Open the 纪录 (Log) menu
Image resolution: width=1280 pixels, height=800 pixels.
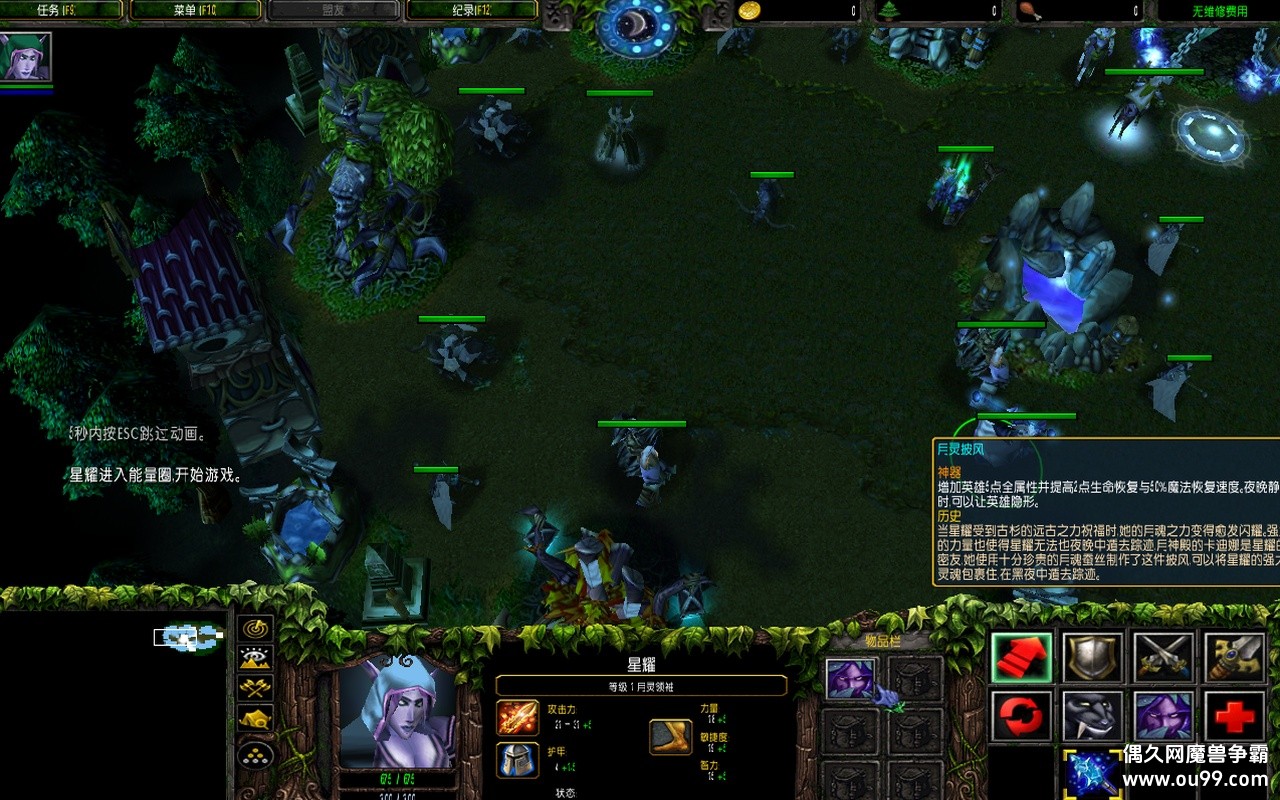(x=470, y=11)
